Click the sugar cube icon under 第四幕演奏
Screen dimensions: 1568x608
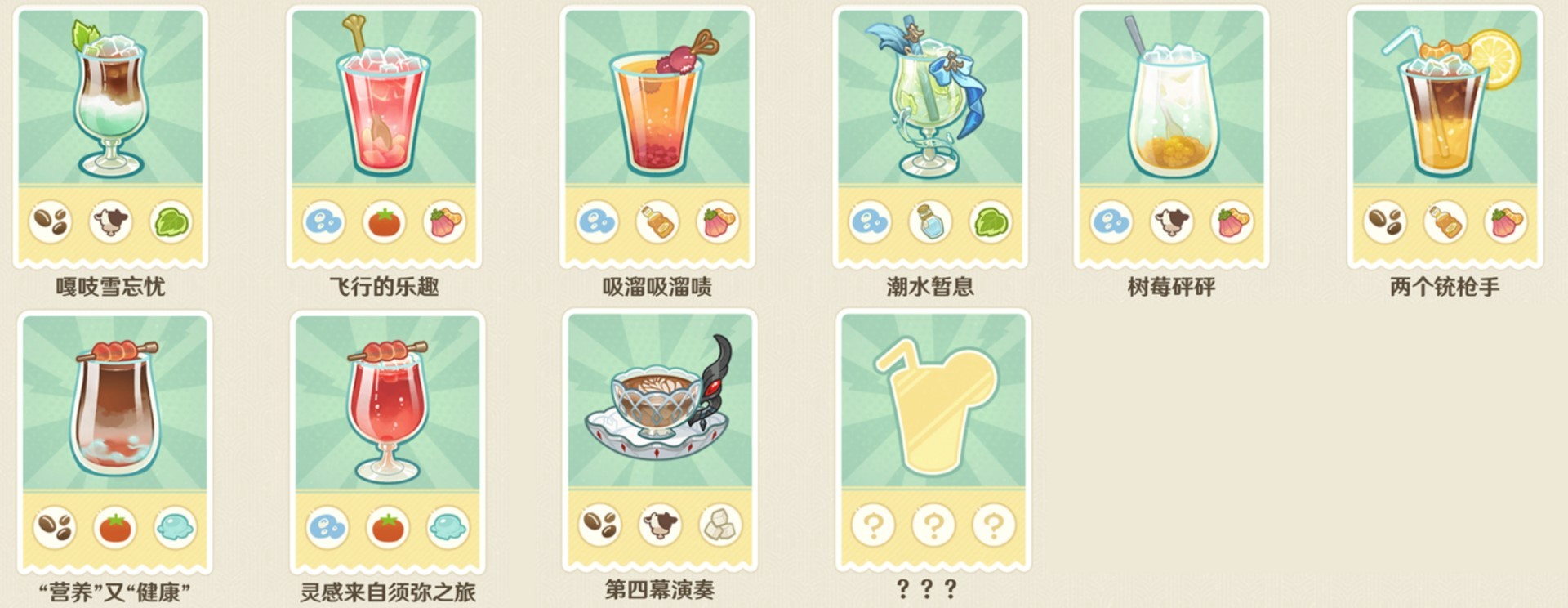coord(719,528)
